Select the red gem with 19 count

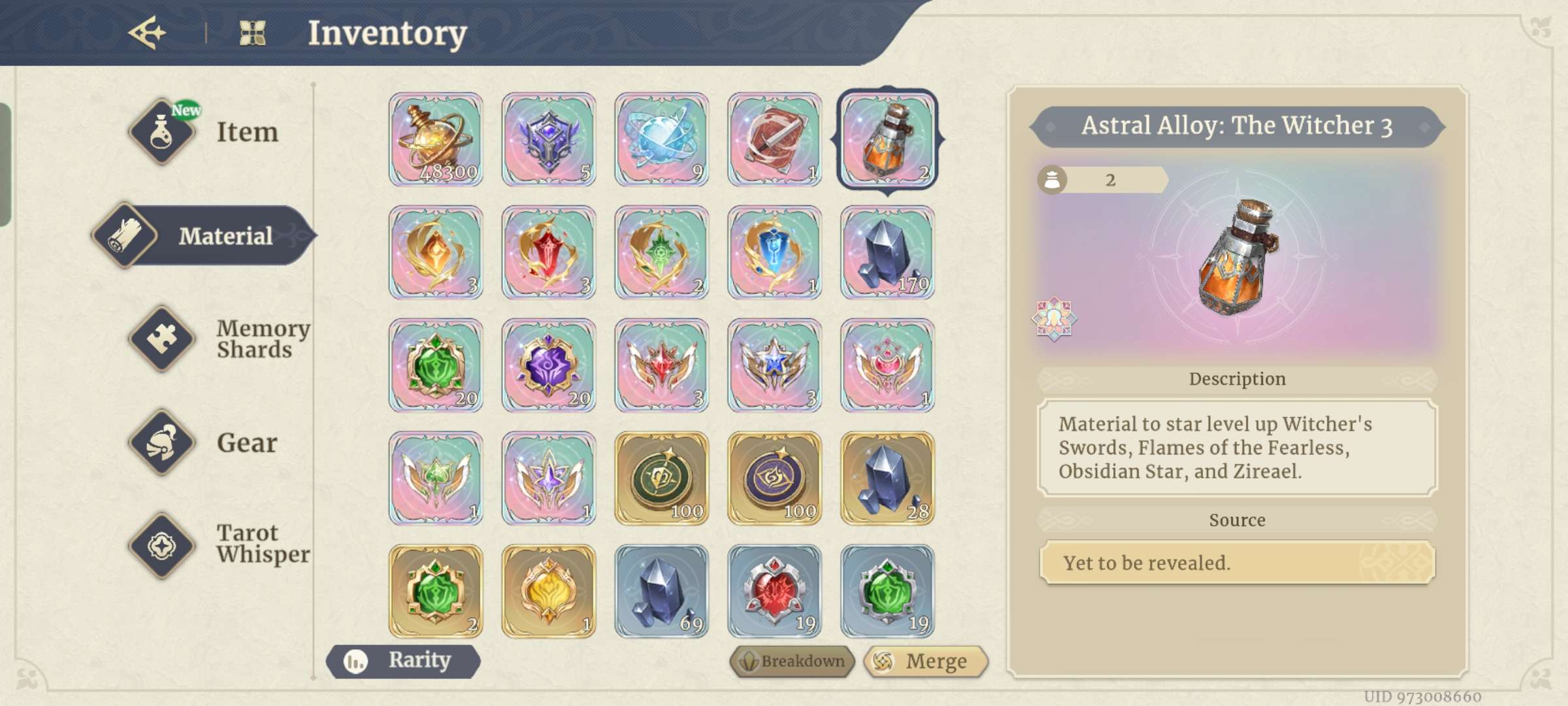[775, 592]
